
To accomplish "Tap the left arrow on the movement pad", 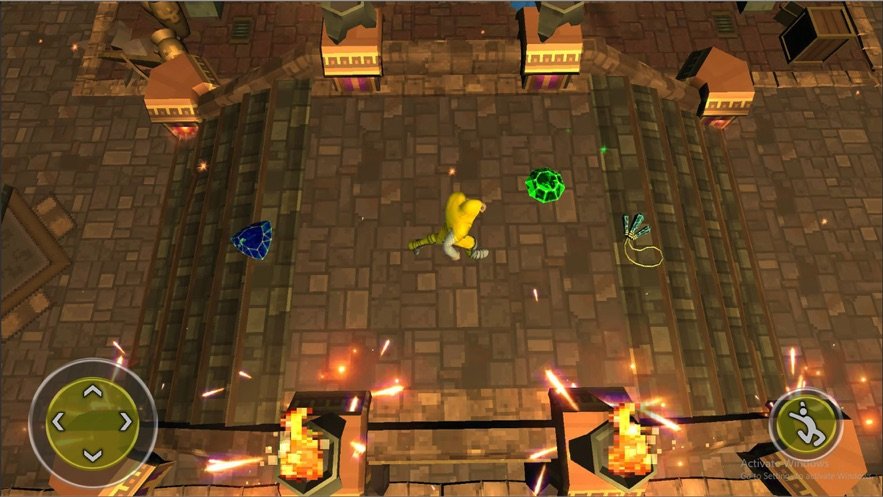I will coord(58,423).
